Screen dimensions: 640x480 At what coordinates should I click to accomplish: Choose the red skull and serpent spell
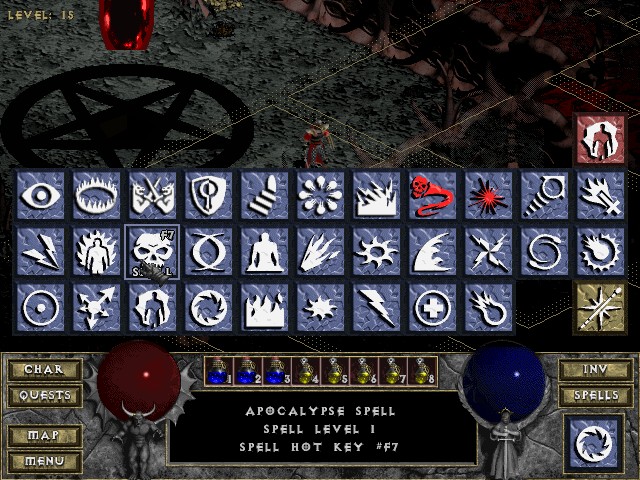[432, 195]
